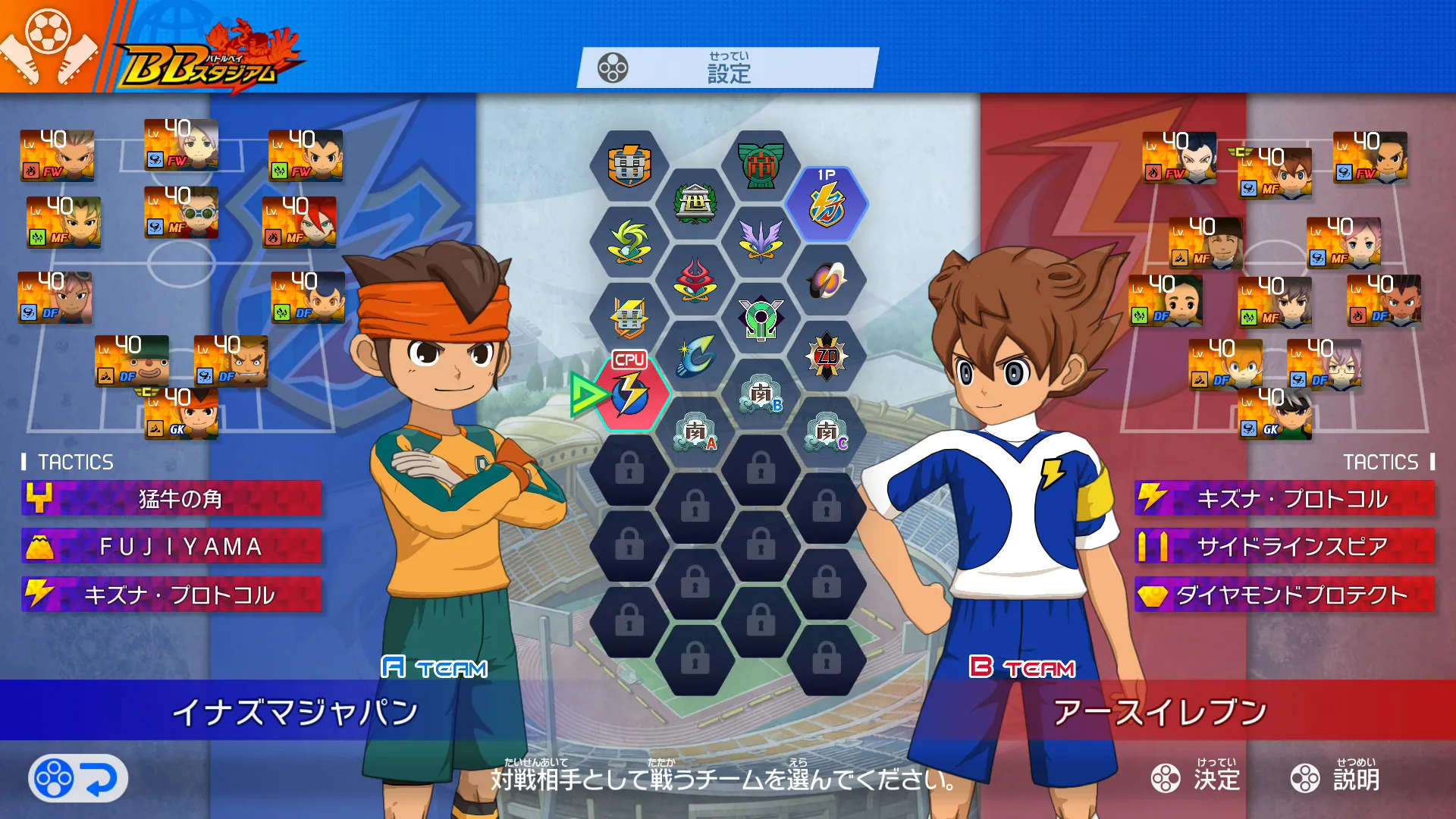
Task: Select the サイドラインスピア tactic
Action: (1285, 547)
